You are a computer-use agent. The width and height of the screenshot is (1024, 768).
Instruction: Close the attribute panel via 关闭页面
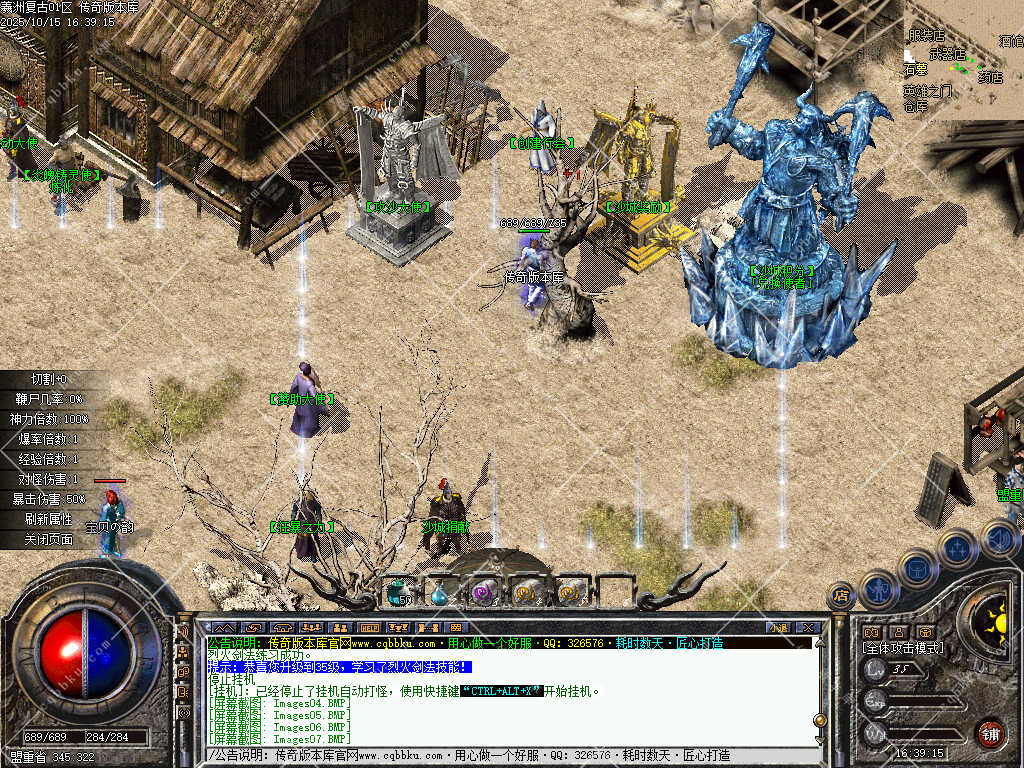[x=49, y=539]
